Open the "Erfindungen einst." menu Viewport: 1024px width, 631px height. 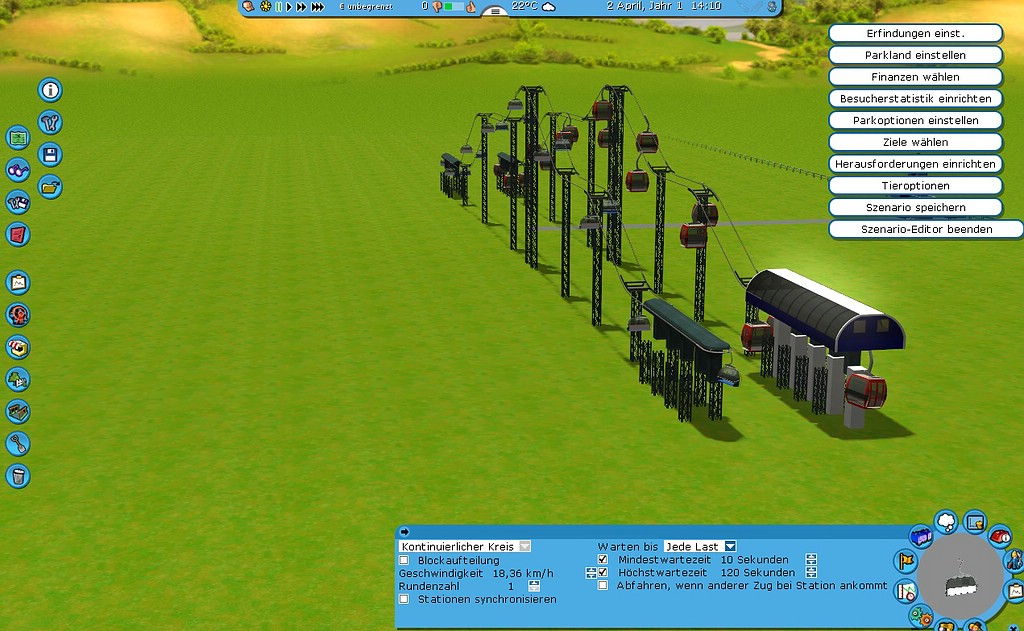(x=915, y=33)
